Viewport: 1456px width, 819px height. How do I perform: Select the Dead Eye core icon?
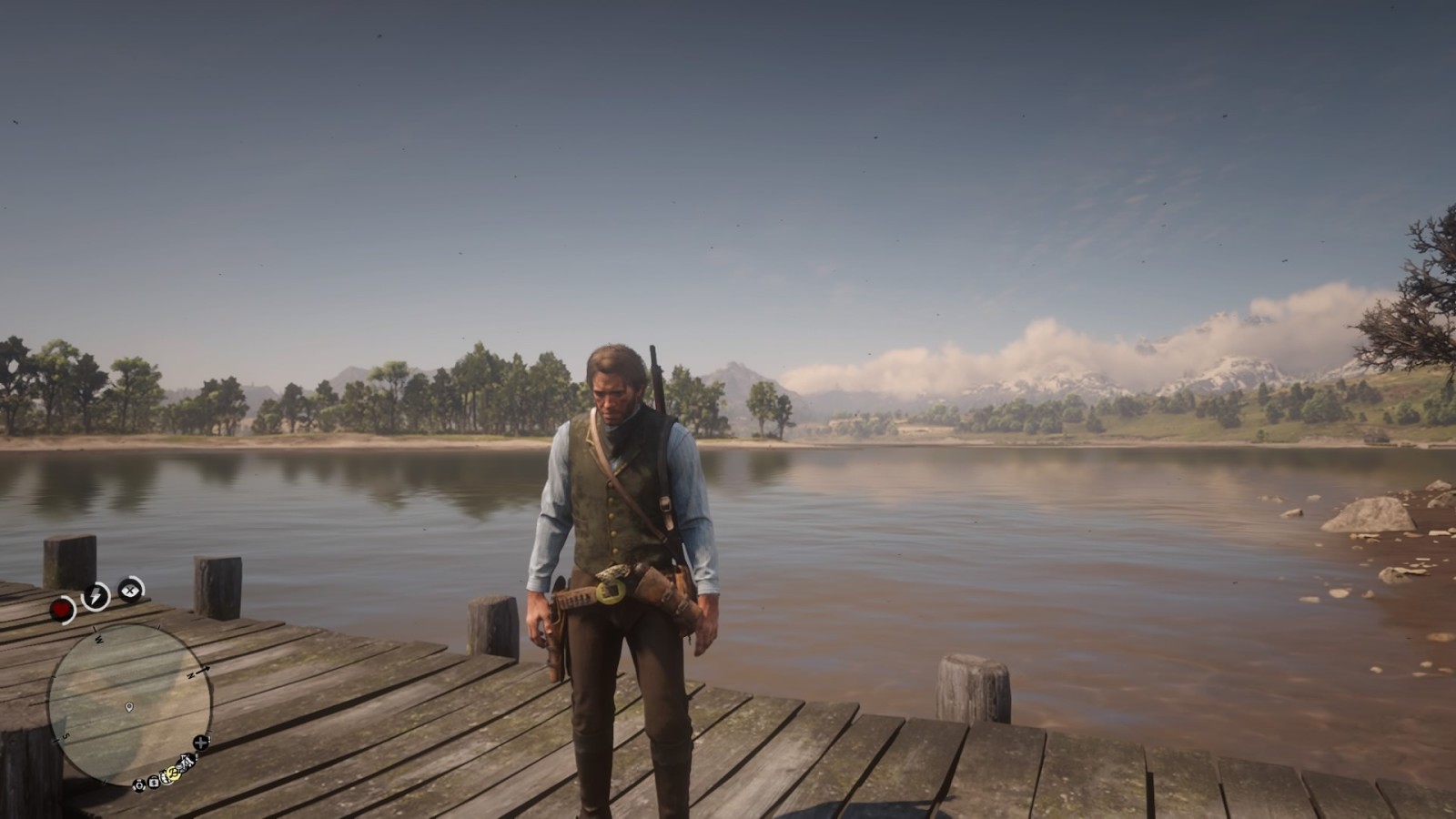pos(130,590)
